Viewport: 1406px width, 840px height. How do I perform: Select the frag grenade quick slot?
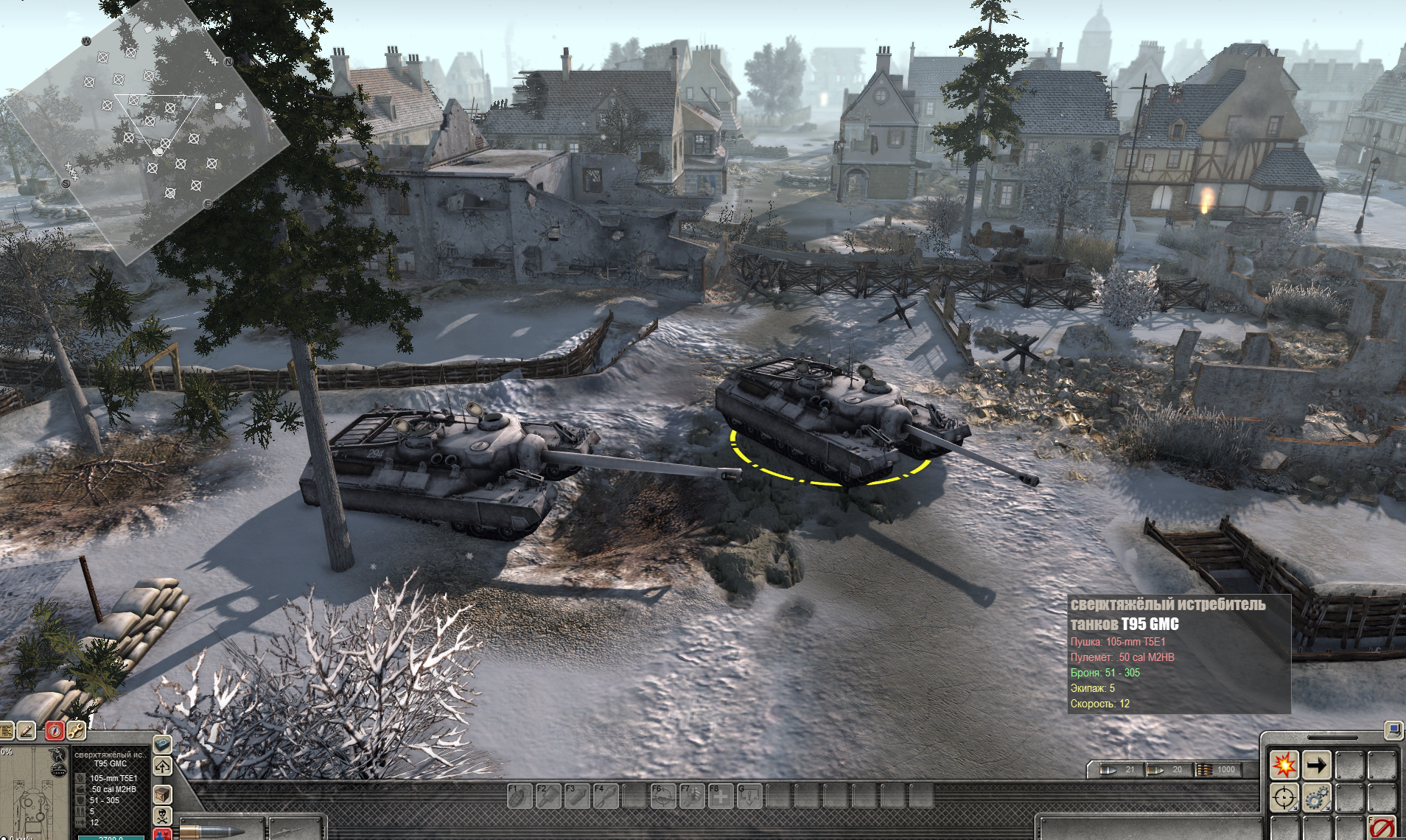pyautogui.click(x=519, y=797)
